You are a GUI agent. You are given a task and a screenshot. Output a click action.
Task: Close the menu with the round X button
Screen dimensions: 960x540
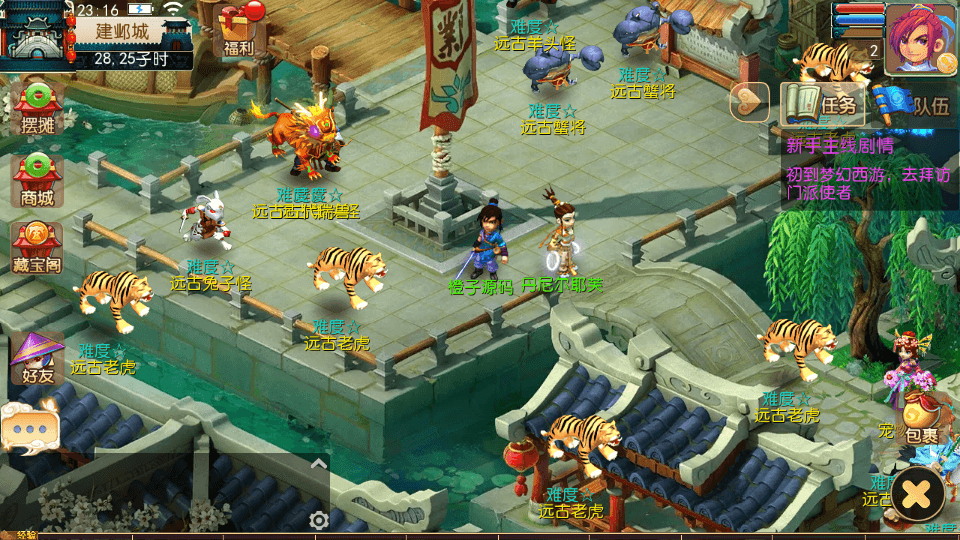[917, 493]
